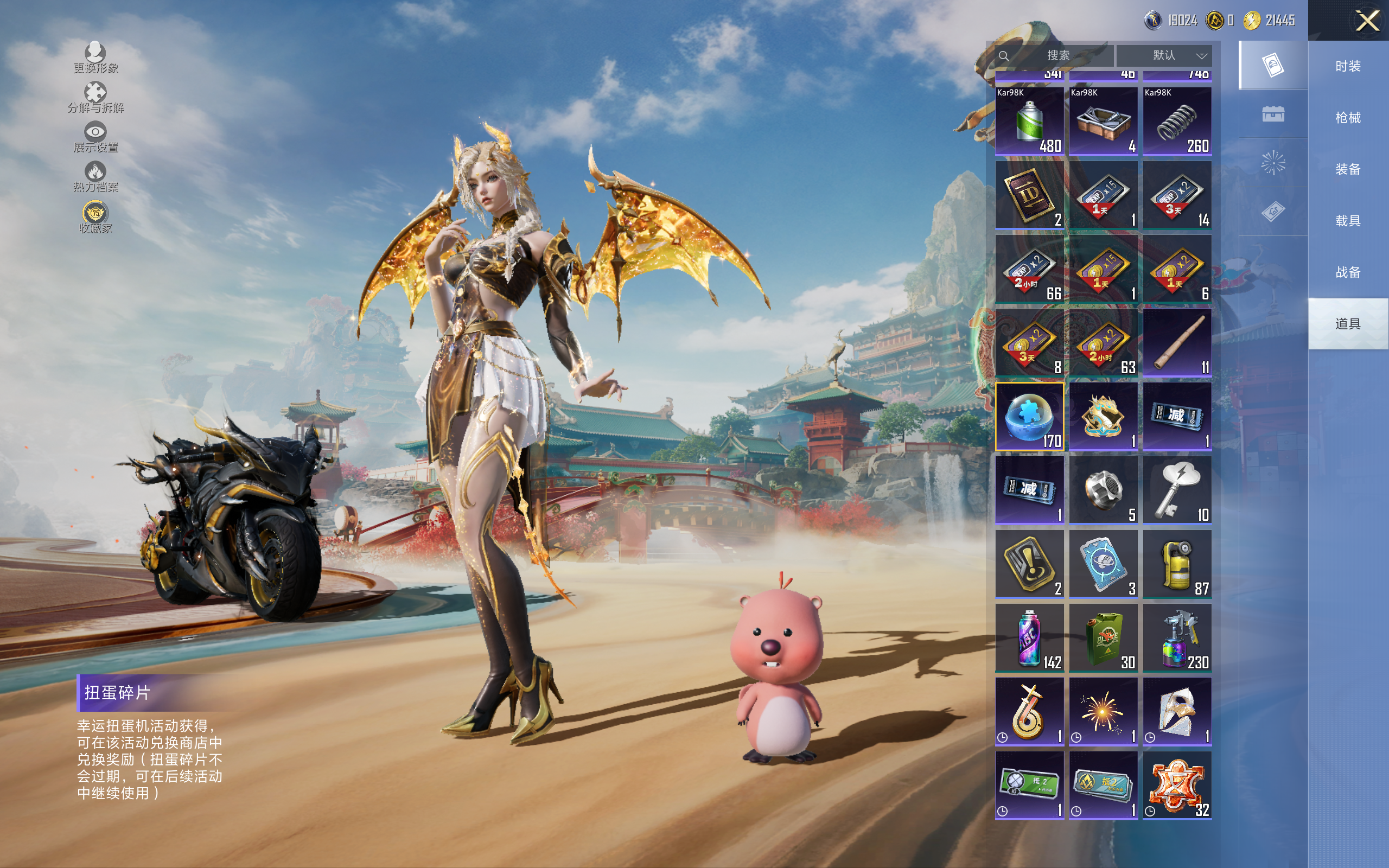Select the Kar98K green spray can item
This screenshot has height=868, width=1389.
(1029, 121)
